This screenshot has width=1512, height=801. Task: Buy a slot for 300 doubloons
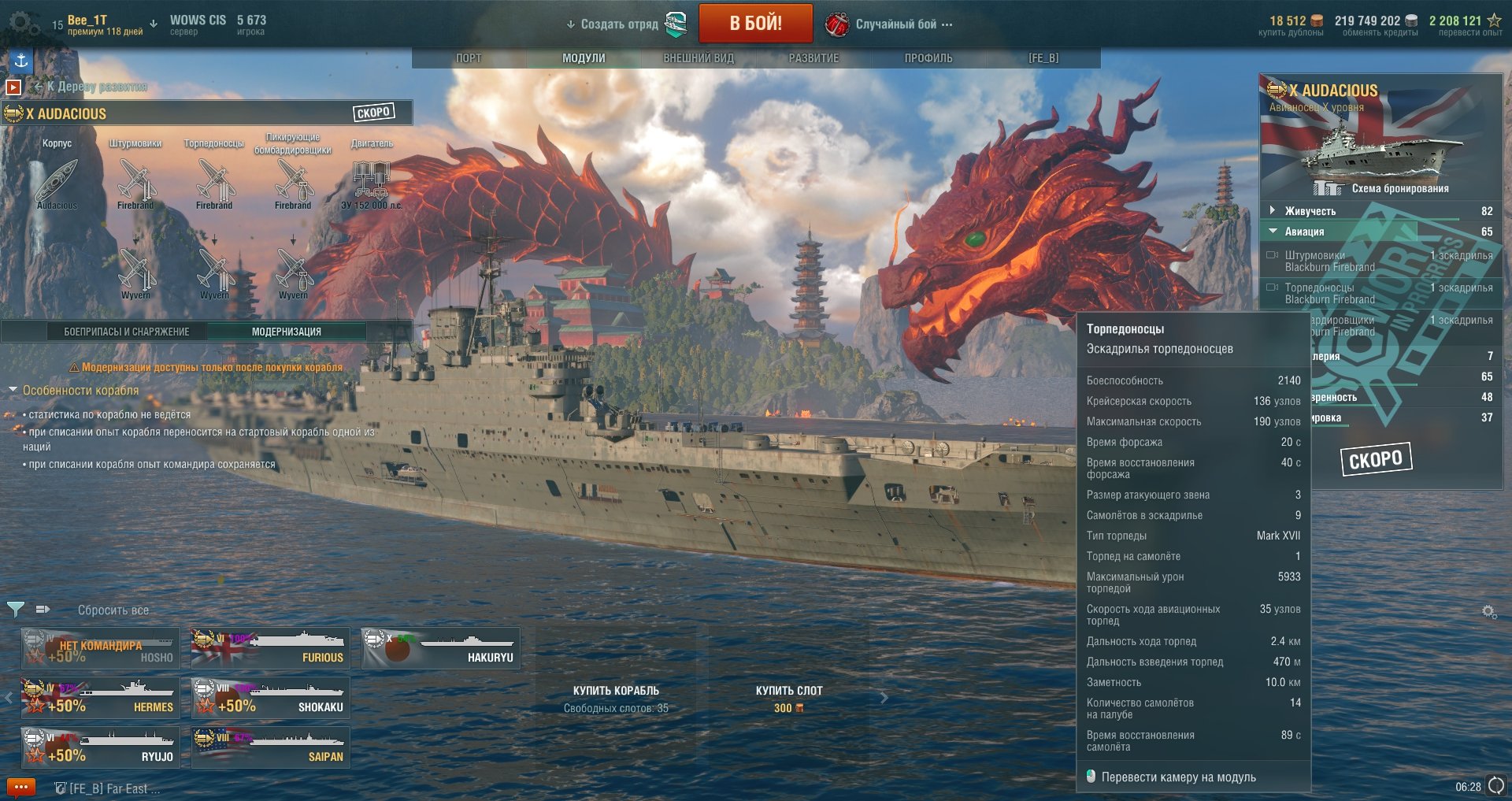(x=789, y=698)
